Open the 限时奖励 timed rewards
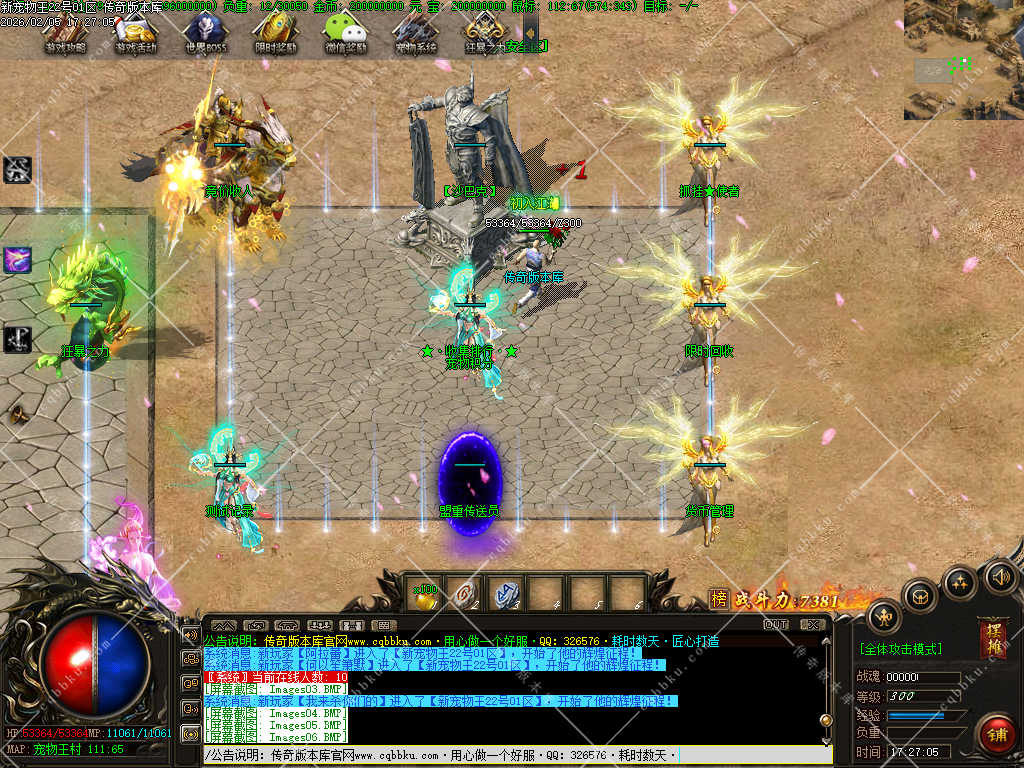 (x=275, y=34)
